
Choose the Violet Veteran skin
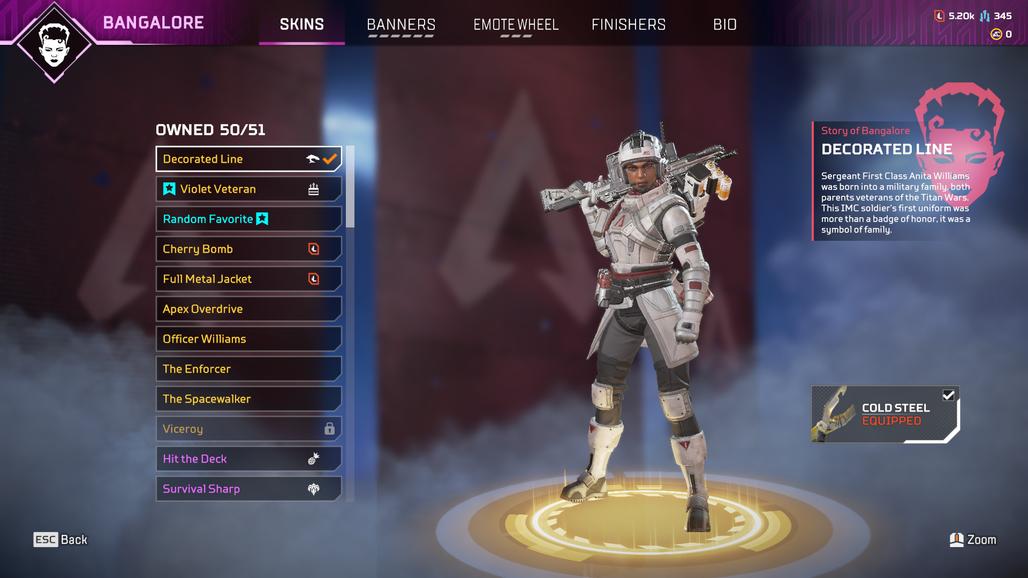tap(248, 189)
